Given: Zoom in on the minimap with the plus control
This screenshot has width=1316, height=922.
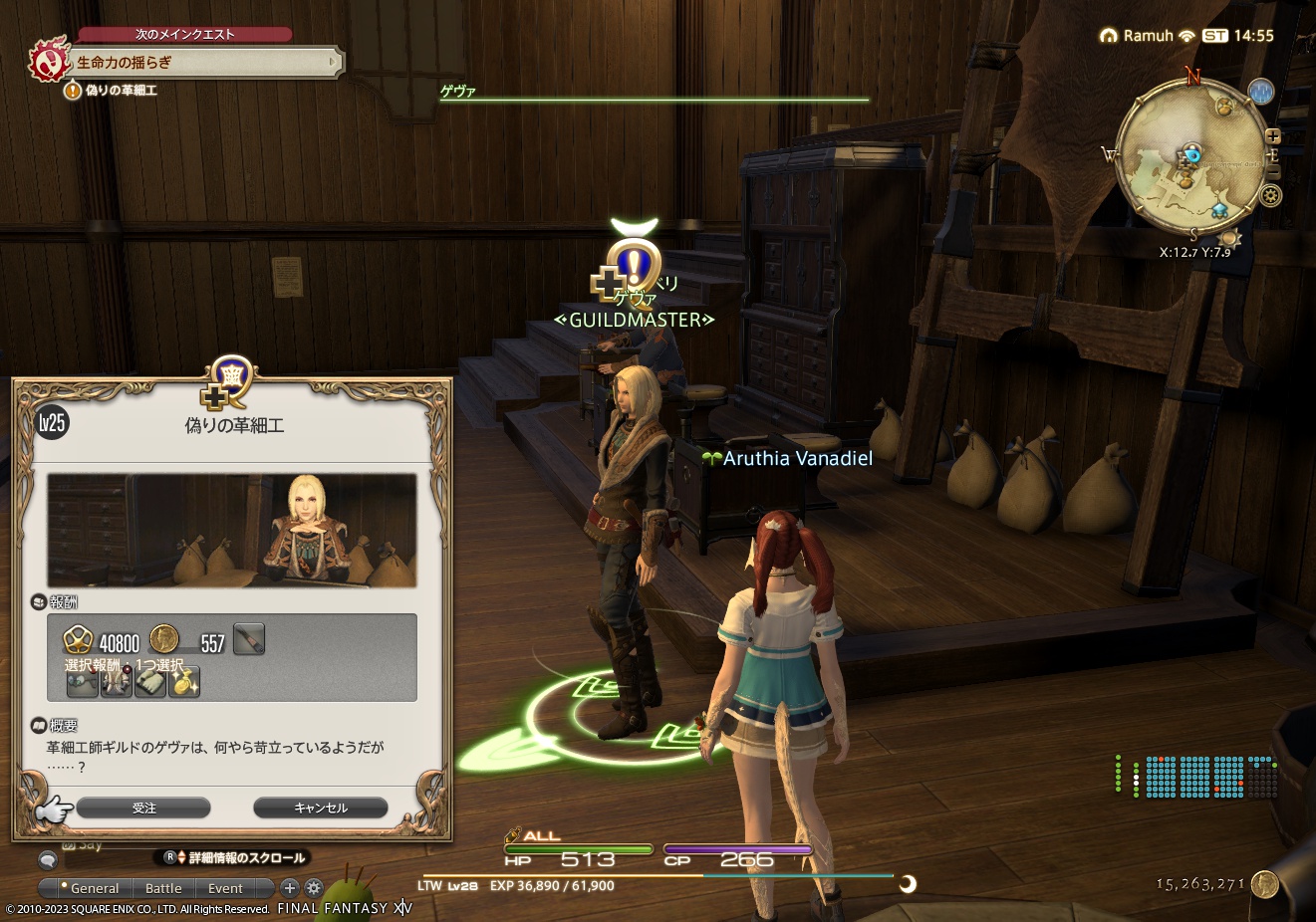Looking at the screenshot, I should [1273, 136].
